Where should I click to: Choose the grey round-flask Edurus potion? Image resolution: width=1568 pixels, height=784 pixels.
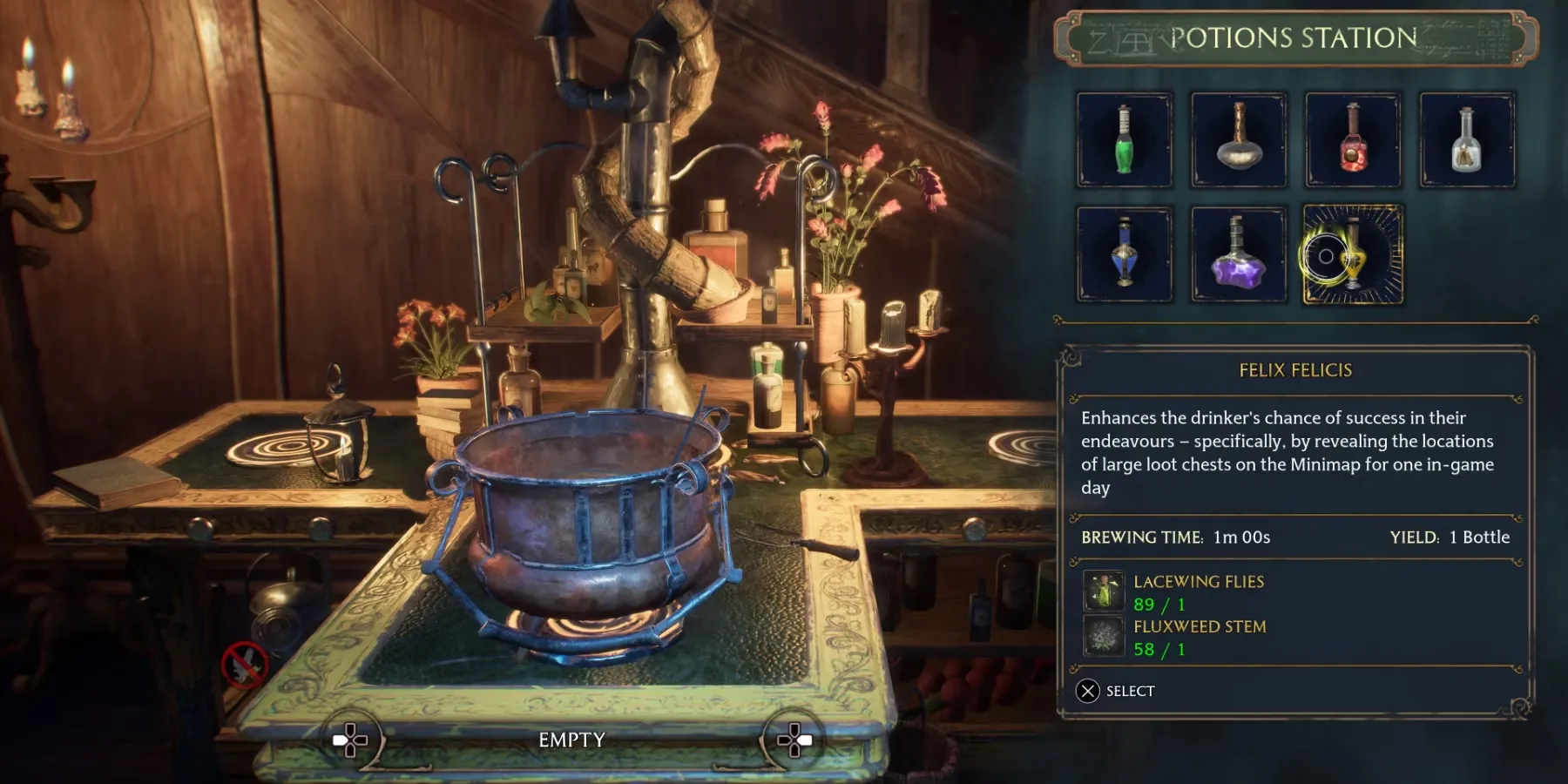pyautogui.click(x=1239, y=139)
